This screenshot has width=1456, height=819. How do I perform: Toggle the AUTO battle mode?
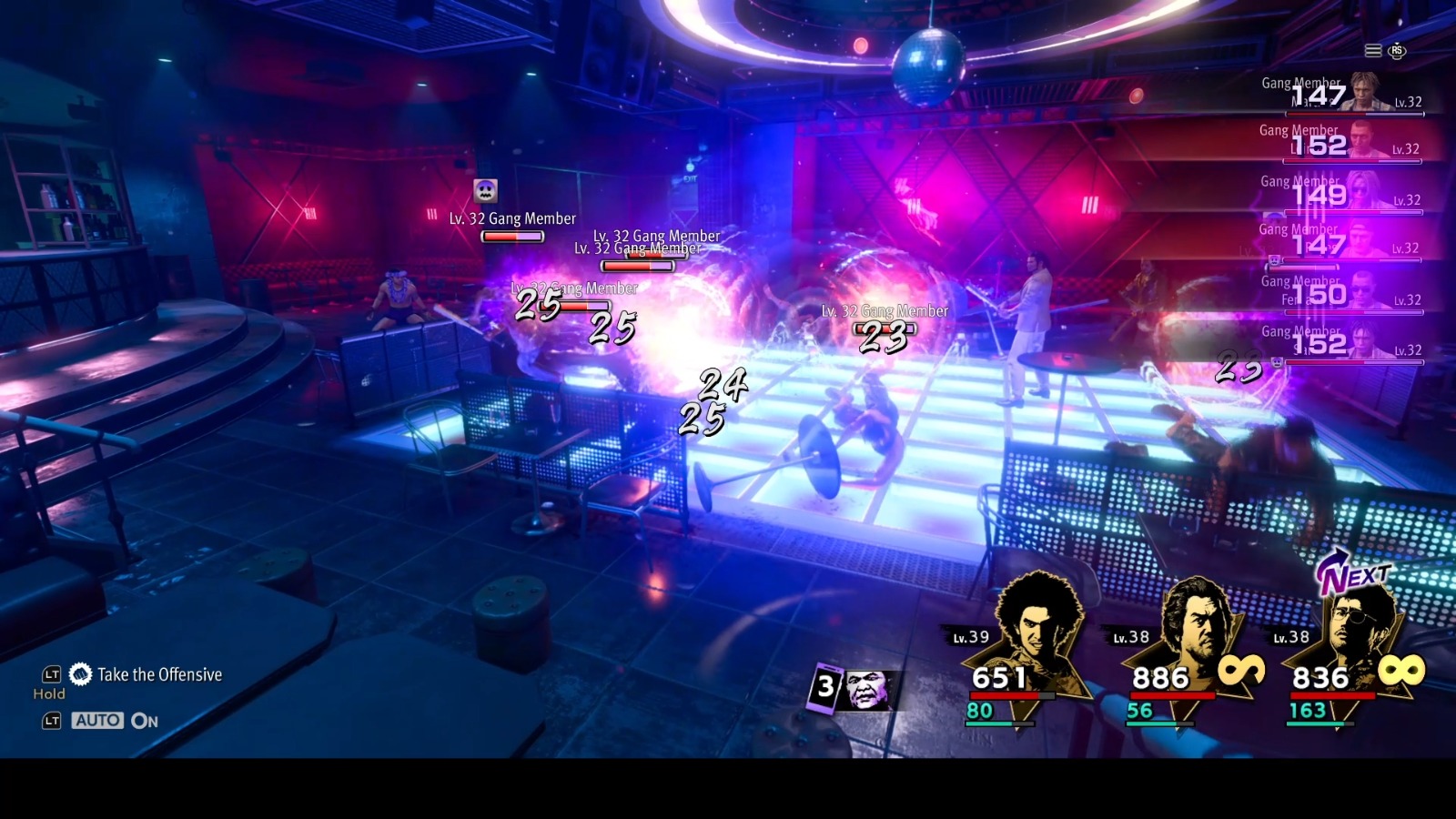tap(98, 721)
